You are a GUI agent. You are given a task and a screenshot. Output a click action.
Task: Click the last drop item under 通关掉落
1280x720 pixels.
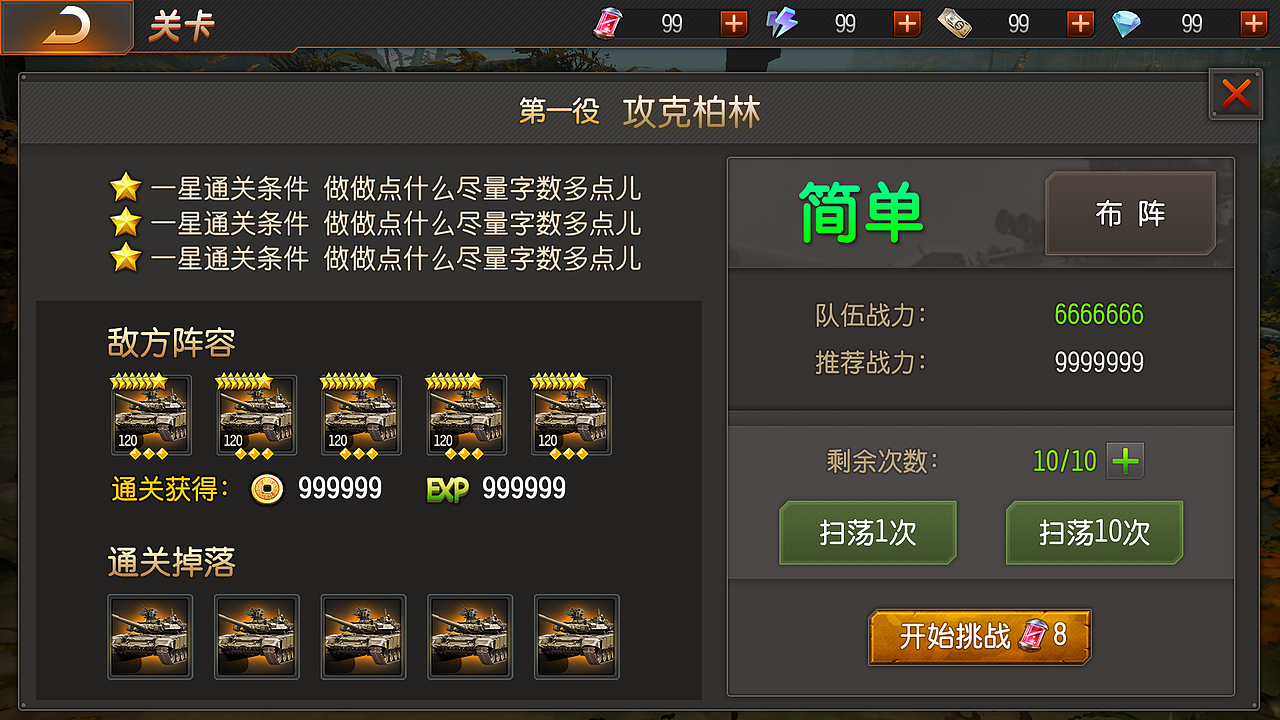576,637
